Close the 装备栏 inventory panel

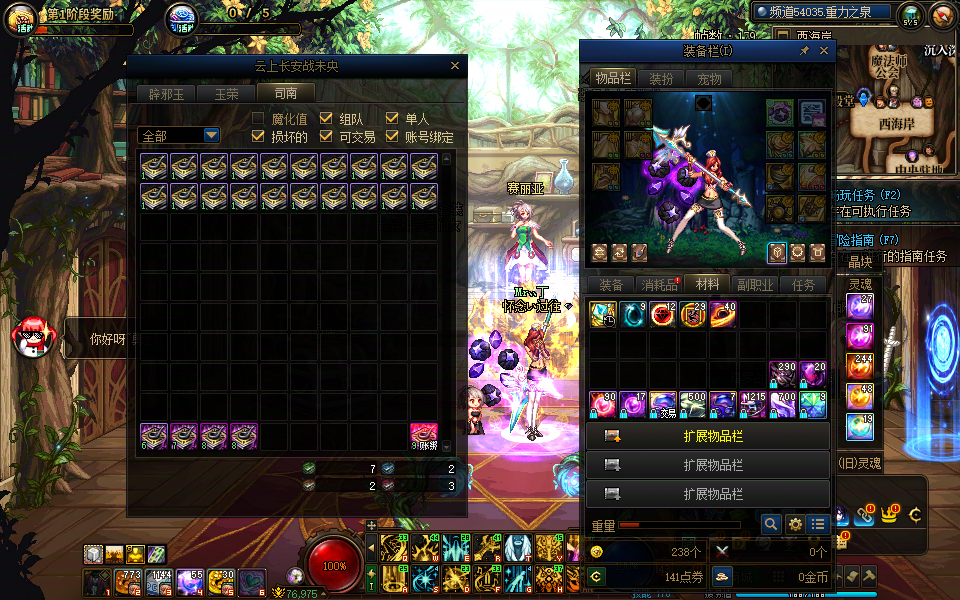pyautogui.click(x=821, y=50)
